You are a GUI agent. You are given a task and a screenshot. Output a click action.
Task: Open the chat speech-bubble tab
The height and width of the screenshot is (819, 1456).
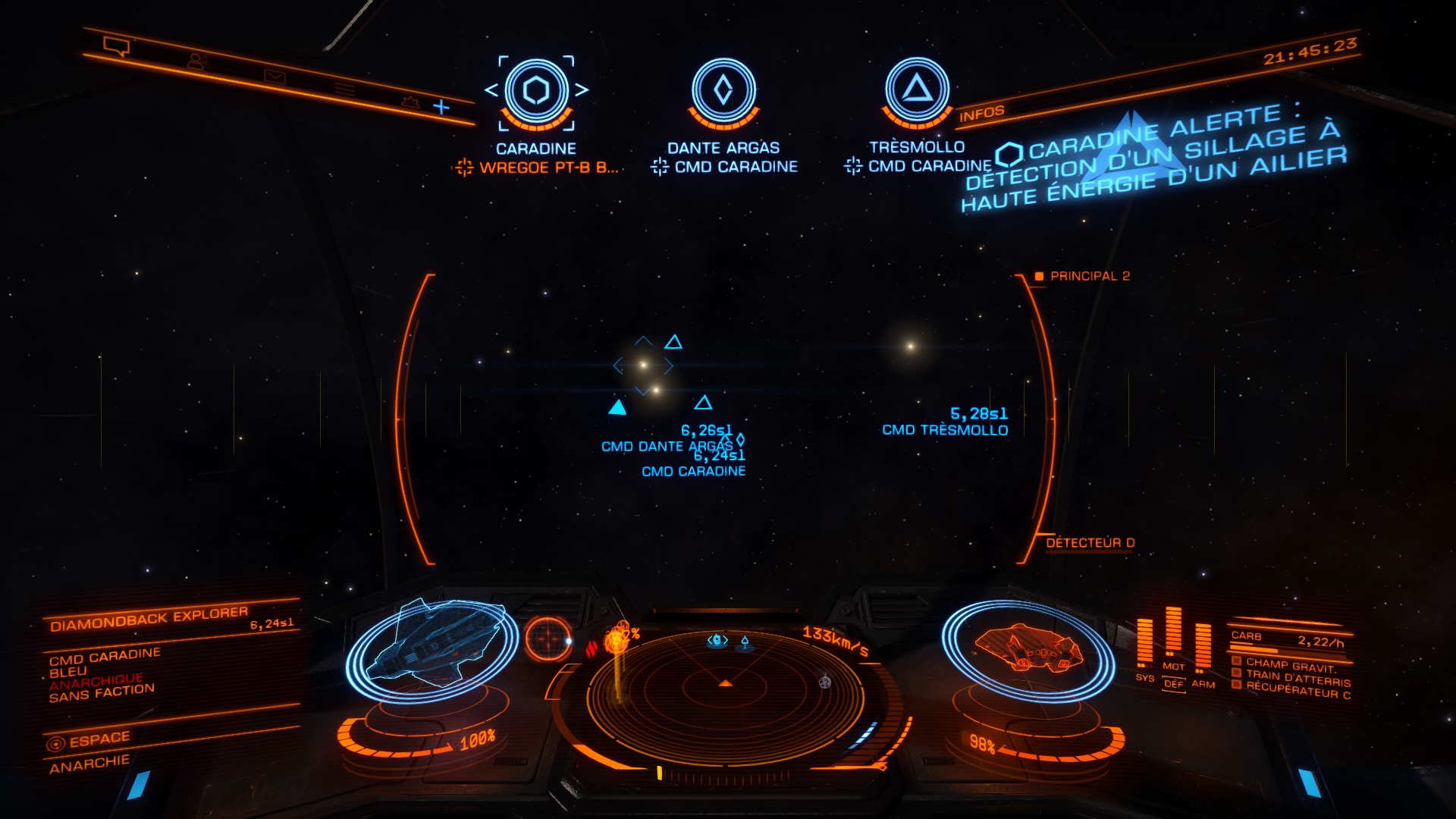[116, 47]
